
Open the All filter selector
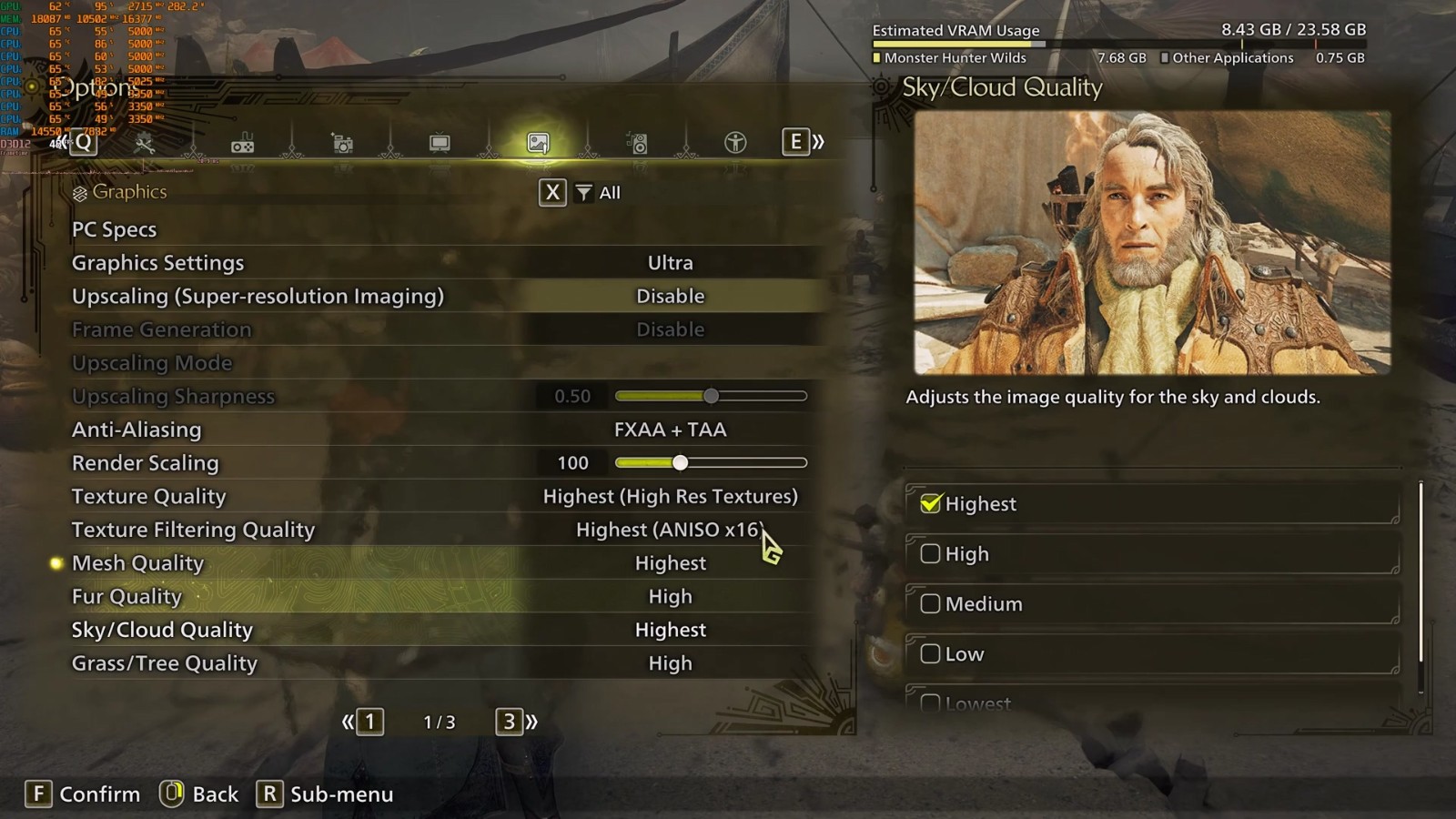[x=598, y=193]
